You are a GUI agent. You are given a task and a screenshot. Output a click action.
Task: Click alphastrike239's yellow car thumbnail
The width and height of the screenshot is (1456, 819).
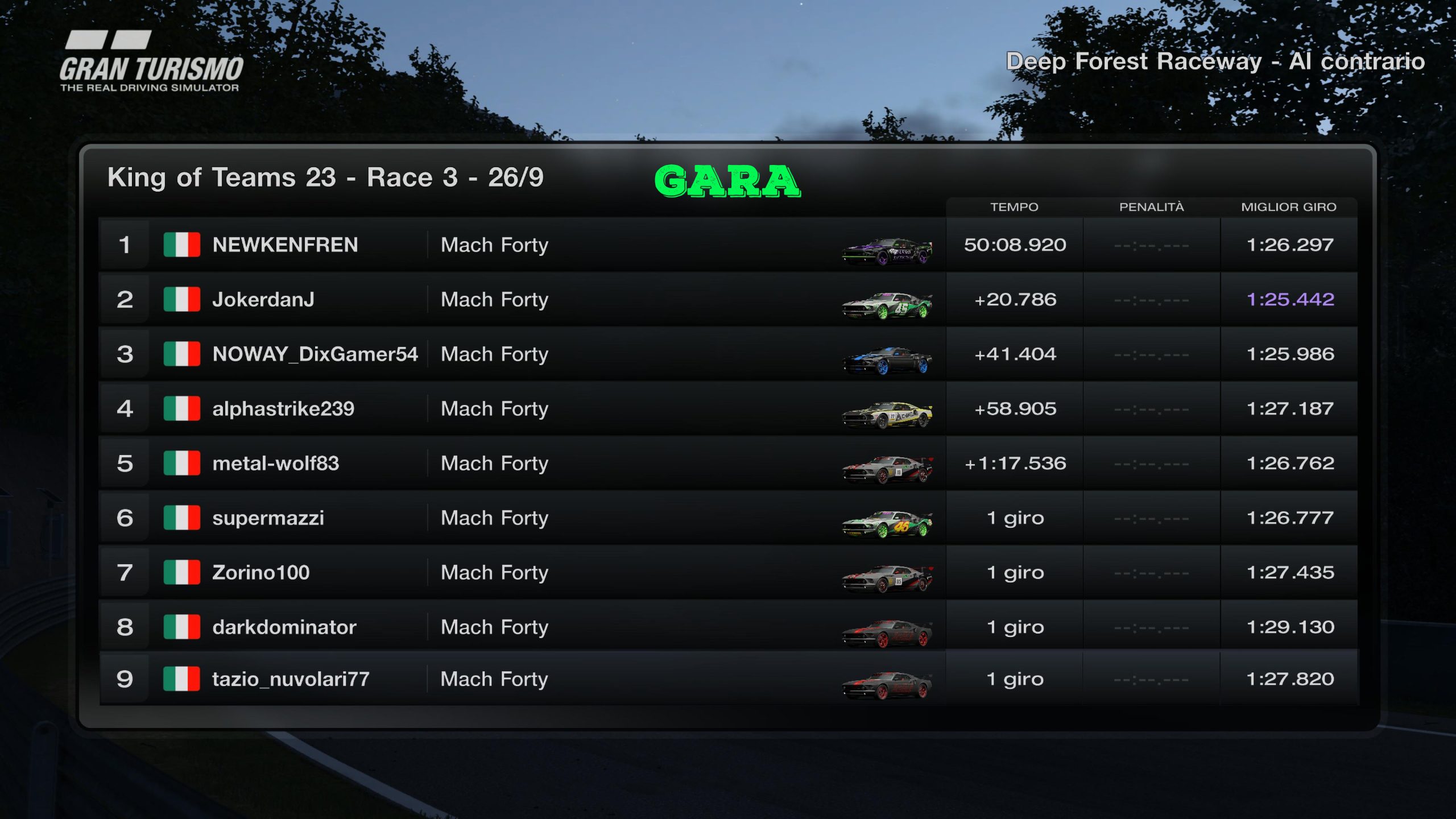coord(887,415)
